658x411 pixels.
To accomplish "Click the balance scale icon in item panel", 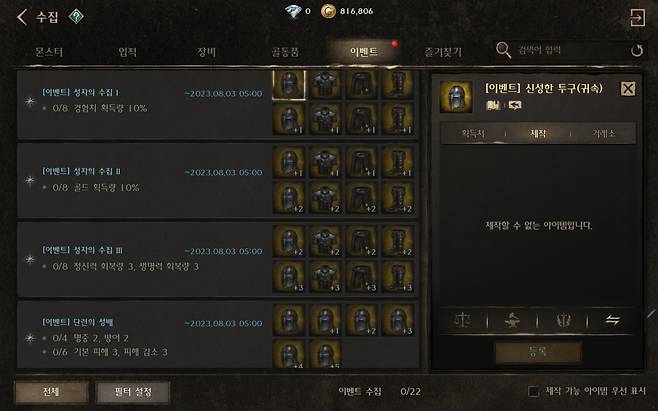I will pyautogui.click(x=462, y=321).
